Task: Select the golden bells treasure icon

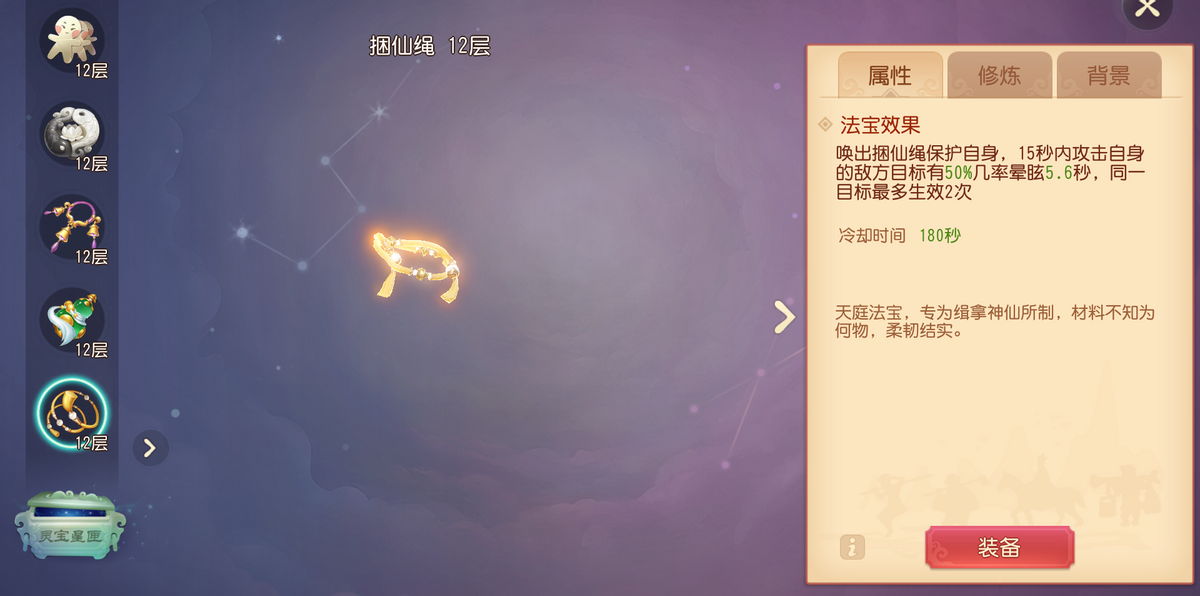Action: pyautogui.click(x=71, y=227)
